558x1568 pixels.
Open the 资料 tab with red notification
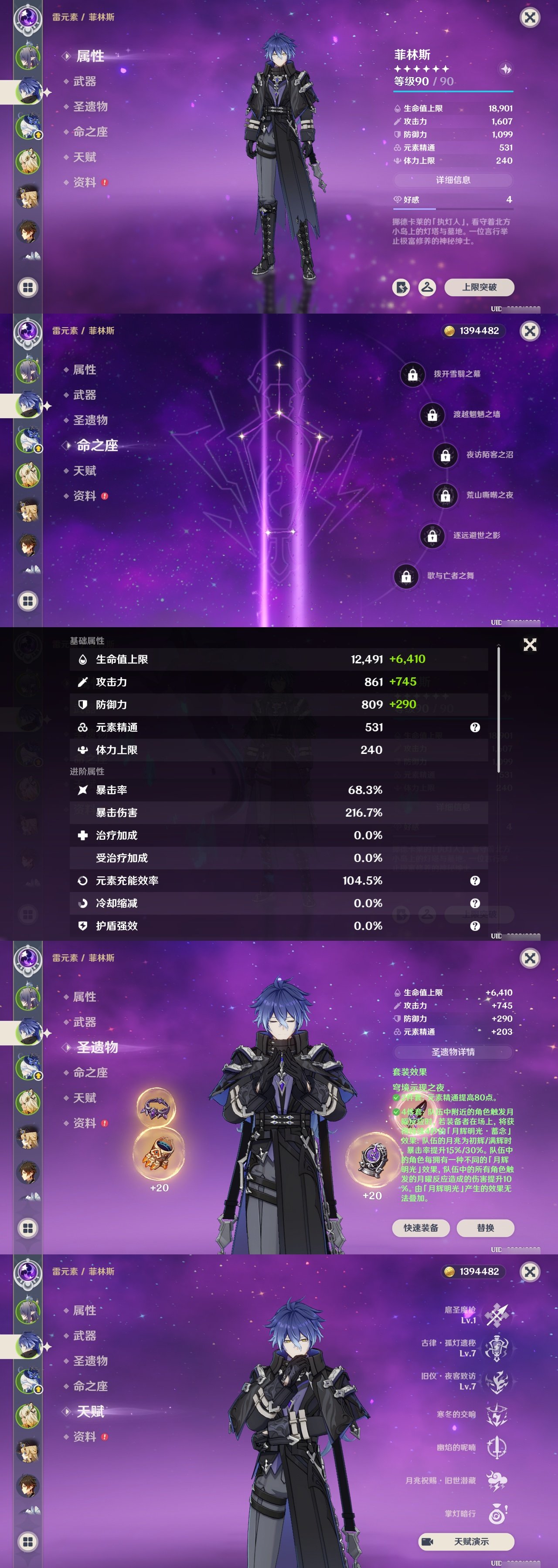tap(85, 180)
